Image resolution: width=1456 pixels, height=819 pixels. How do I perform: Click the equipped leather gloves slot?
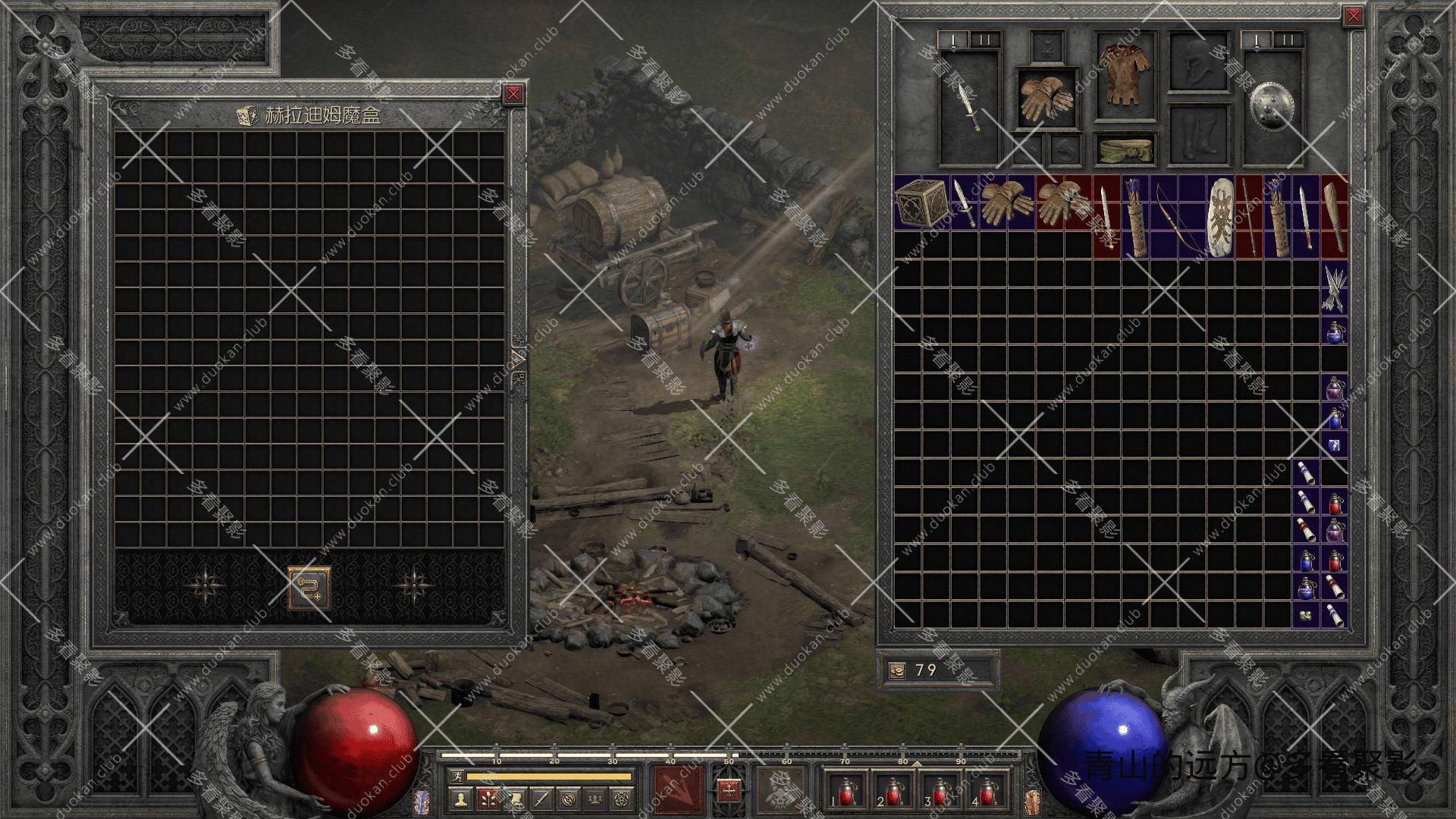pos(1047,98)
